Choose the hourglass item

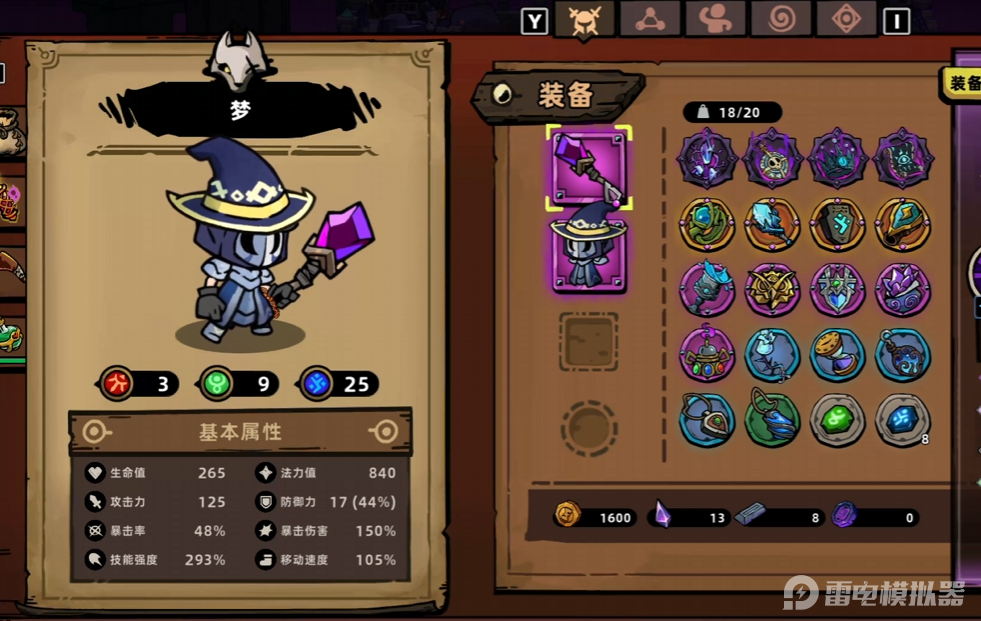[x=838, y=355]
